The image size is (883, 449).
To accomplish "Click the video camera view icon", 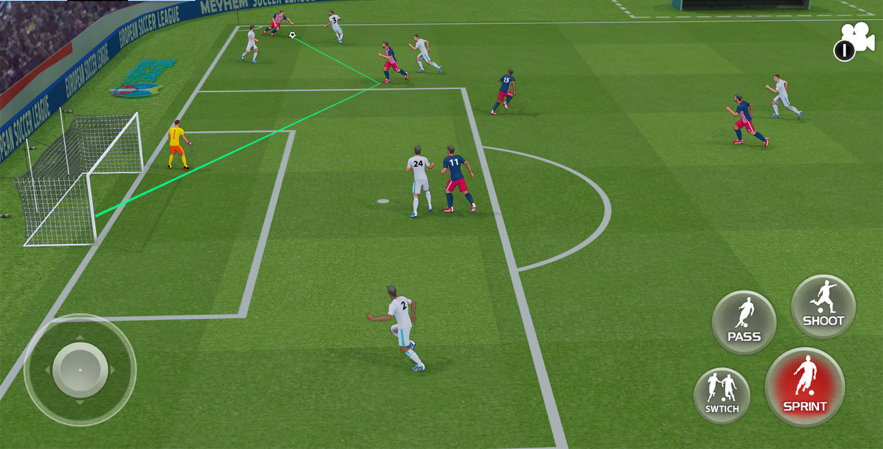I will pyautogui.click(x=855, y=42).
